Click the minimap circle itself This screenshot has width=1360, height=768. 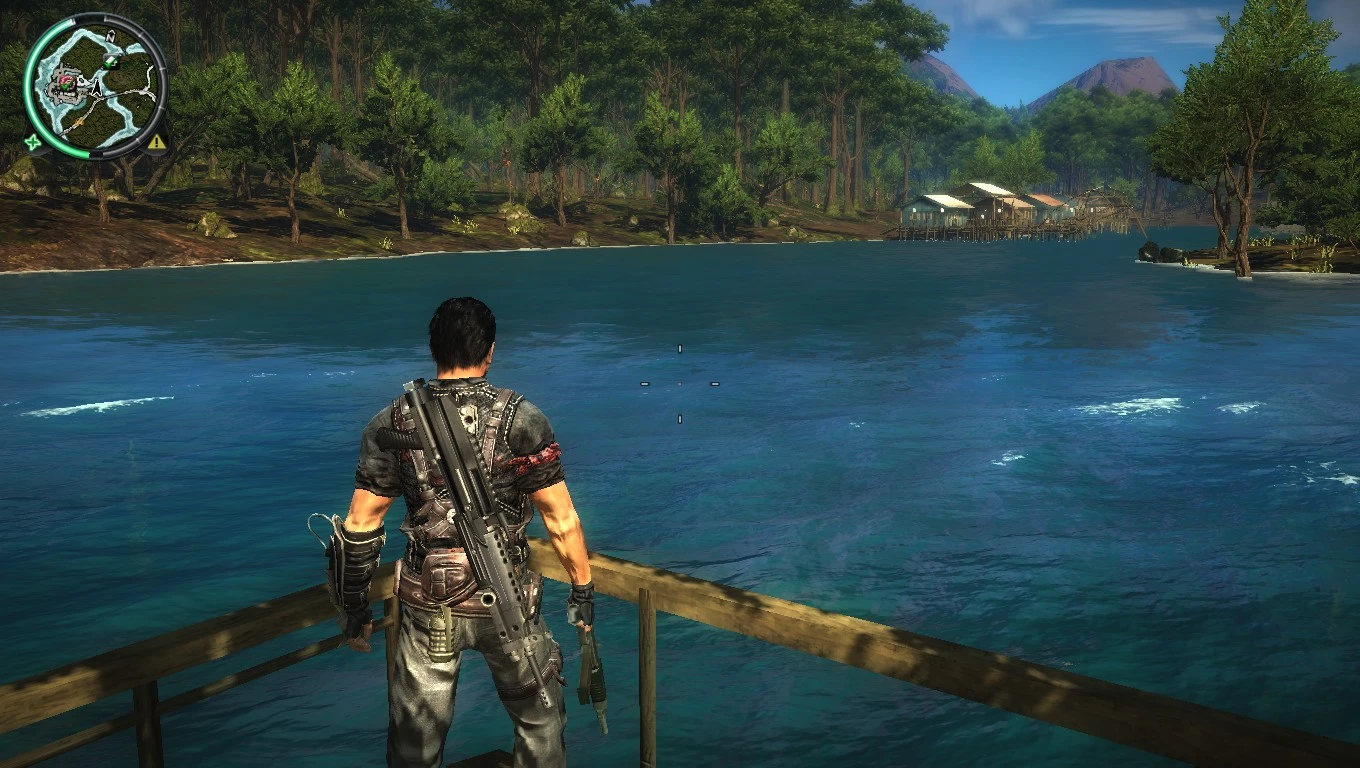pos(95,85)
